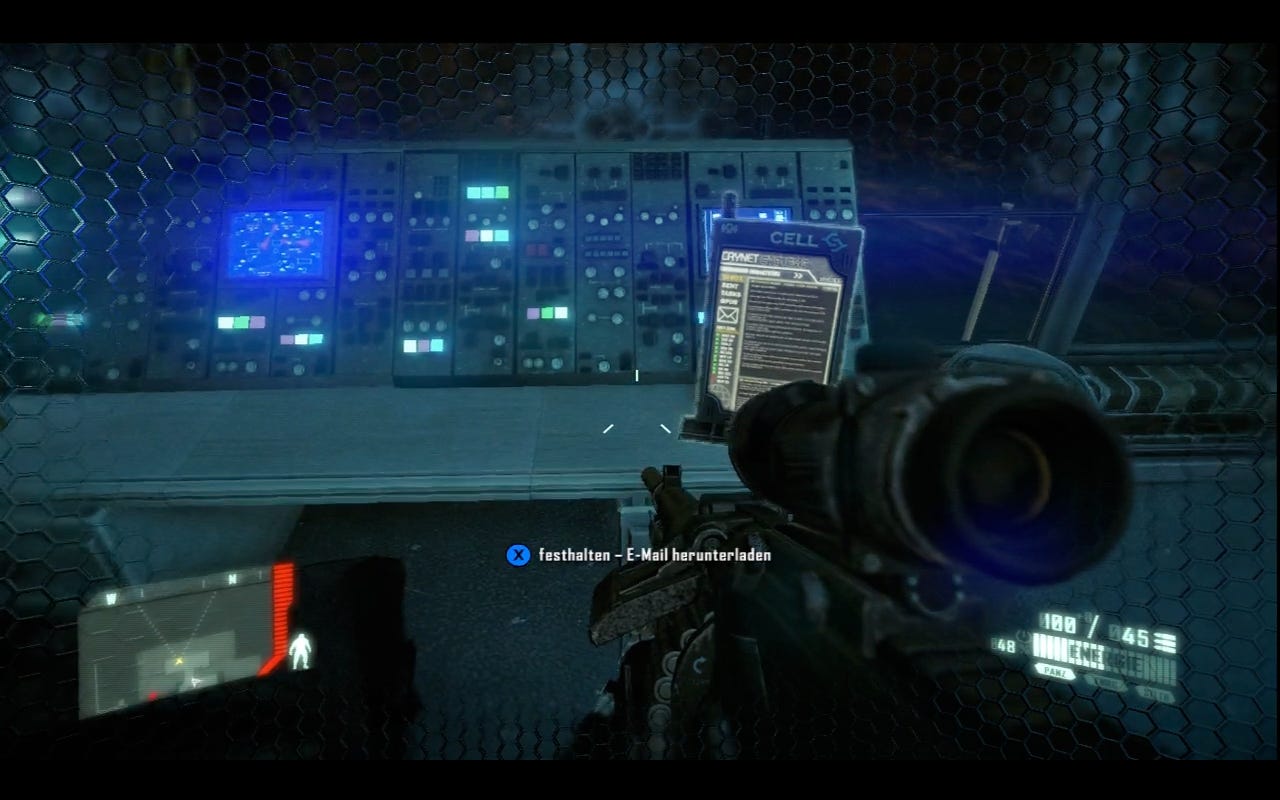Click the double-chevron next to incoming messages
The height and width of the screenshot is (800, 1280).
coord(798,272)
